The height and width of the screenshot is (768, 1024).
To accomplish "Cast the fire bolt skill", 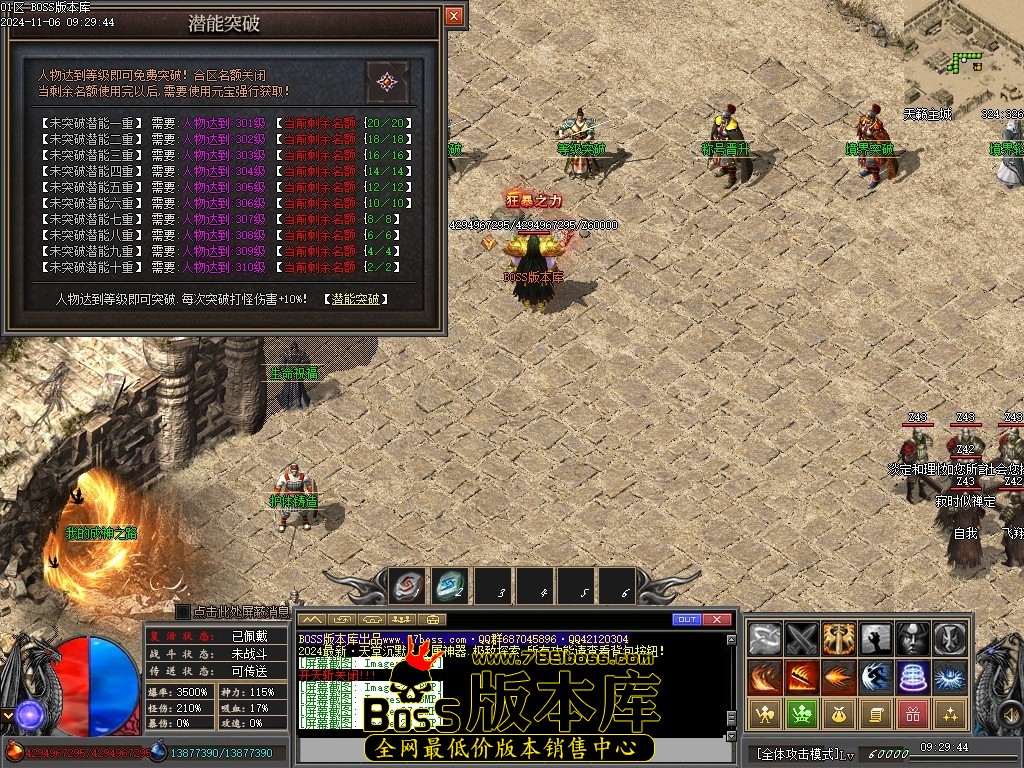I will point(839,677).
